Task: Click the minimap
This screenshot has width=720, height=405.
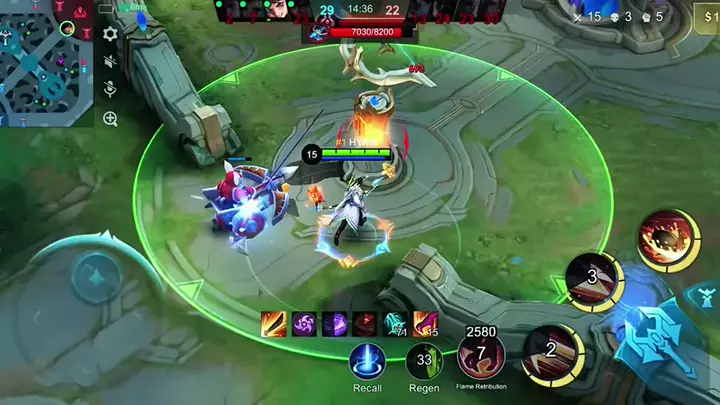Action: 46,62
